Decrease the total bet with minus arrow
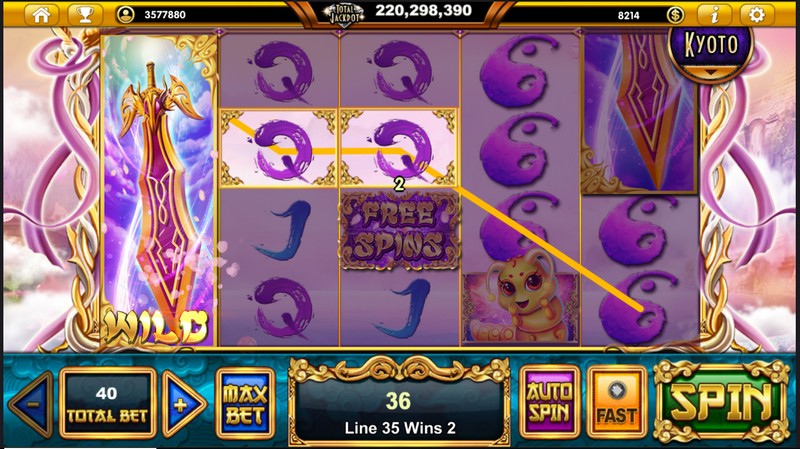The image size is (800, 449). [32, 403]
